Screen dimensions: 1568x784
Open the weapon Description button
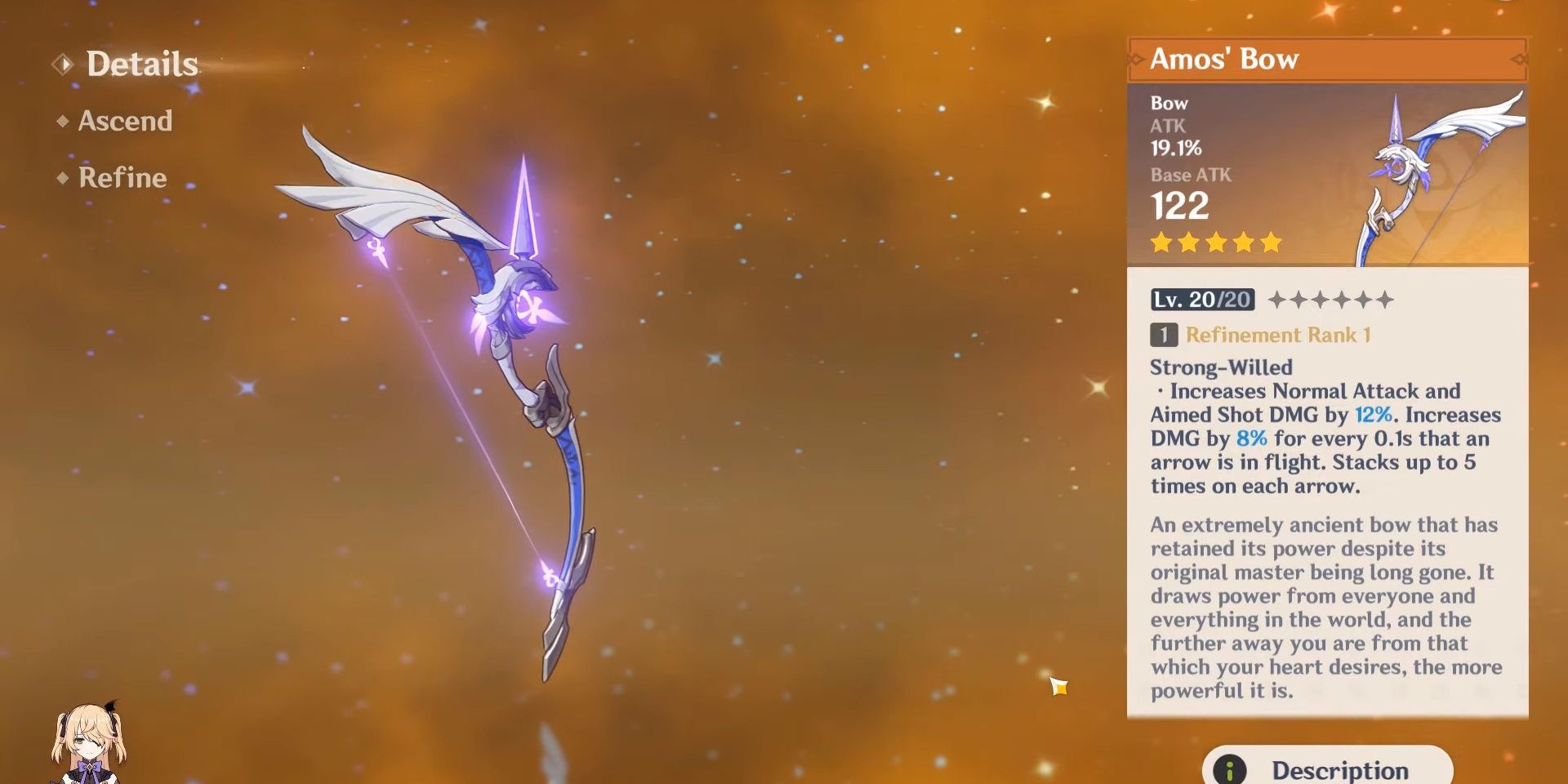(x=1327, y=768)
